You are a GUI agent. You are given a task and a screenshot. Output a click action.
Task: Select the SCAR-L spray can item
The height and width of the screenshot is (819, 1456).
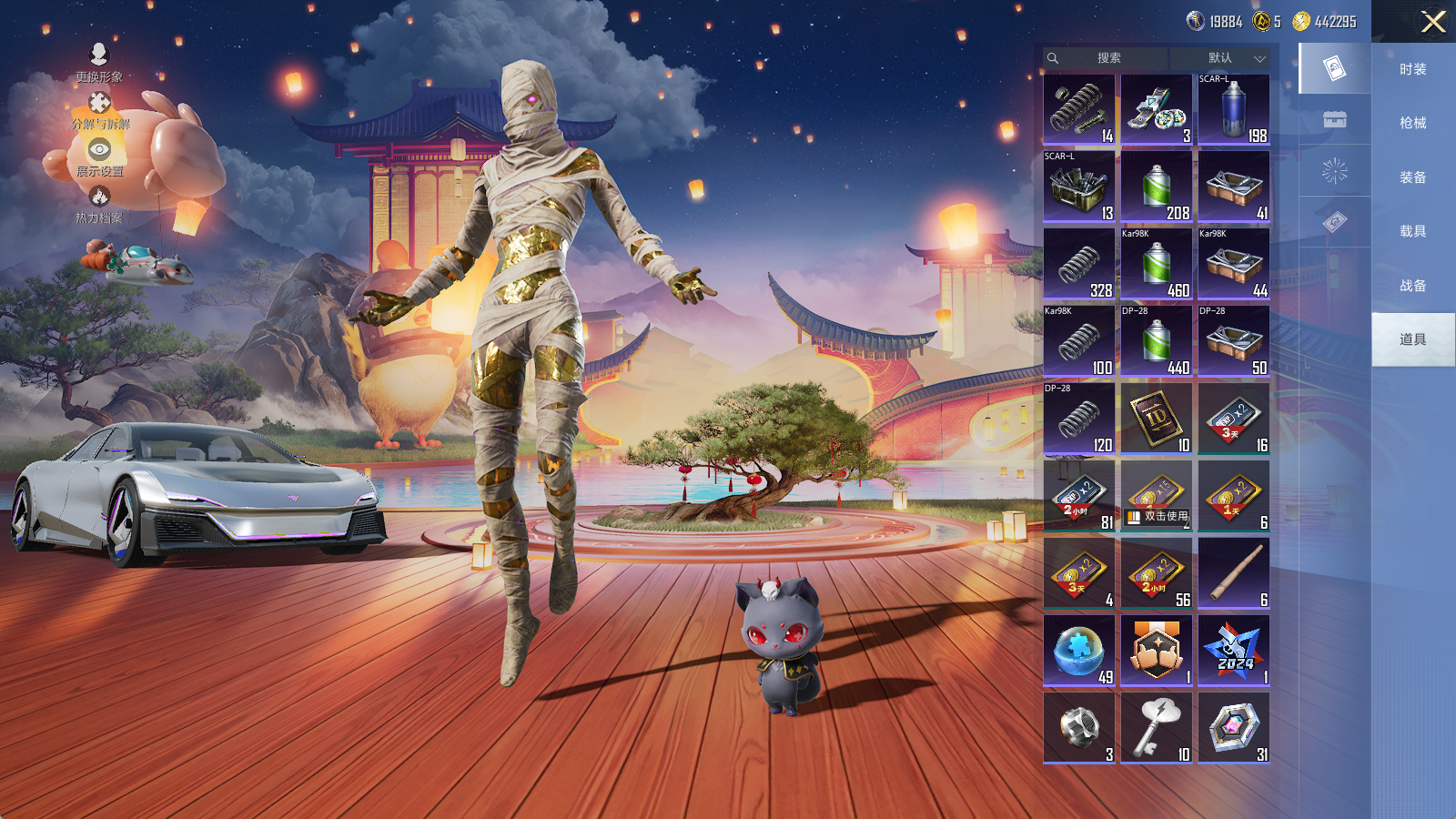point(1233,109)
